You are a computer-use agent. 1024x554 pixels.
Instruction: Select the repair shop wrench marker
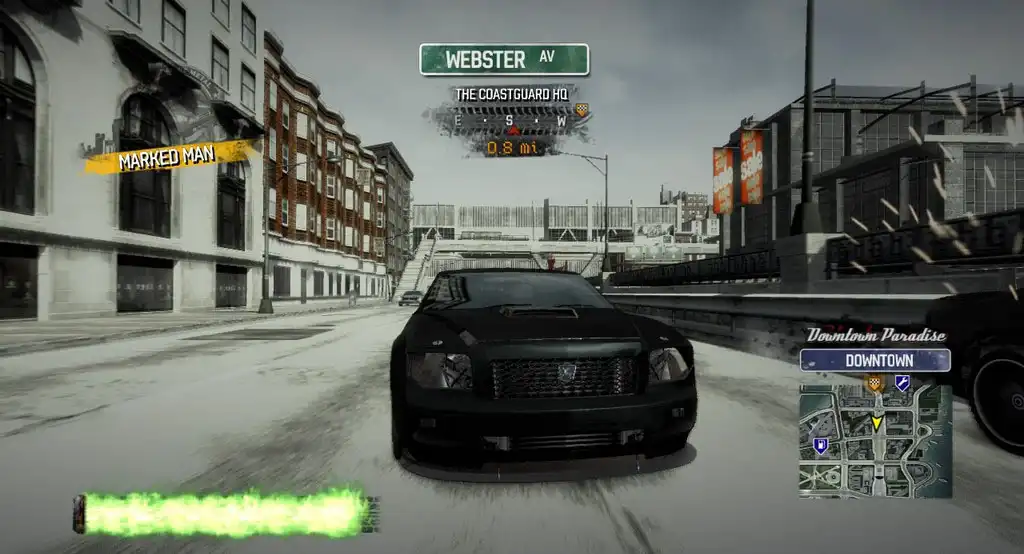[x=902, y=382]
